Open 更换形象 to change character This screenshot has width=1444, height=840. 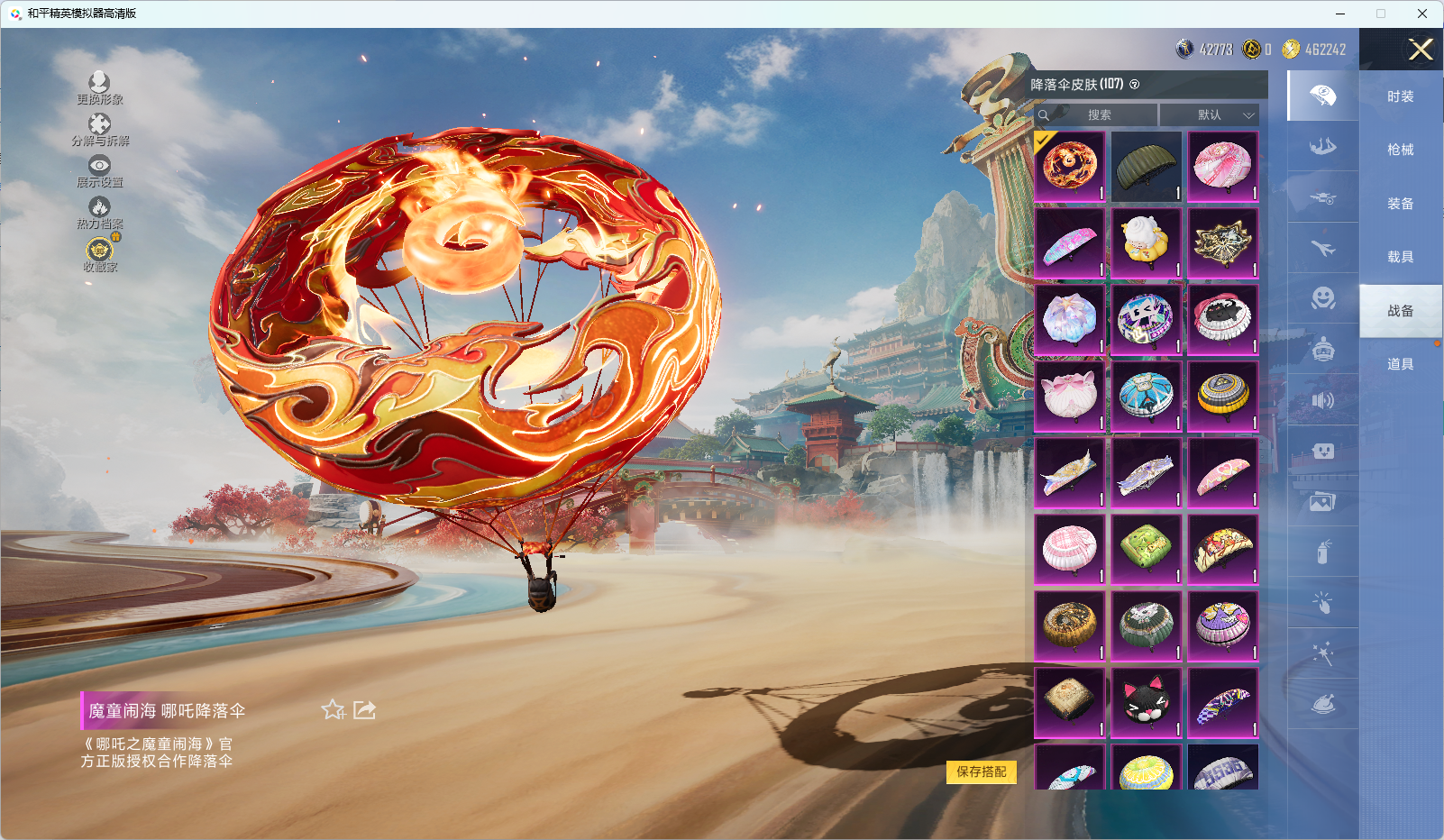[x=99, y=88]
